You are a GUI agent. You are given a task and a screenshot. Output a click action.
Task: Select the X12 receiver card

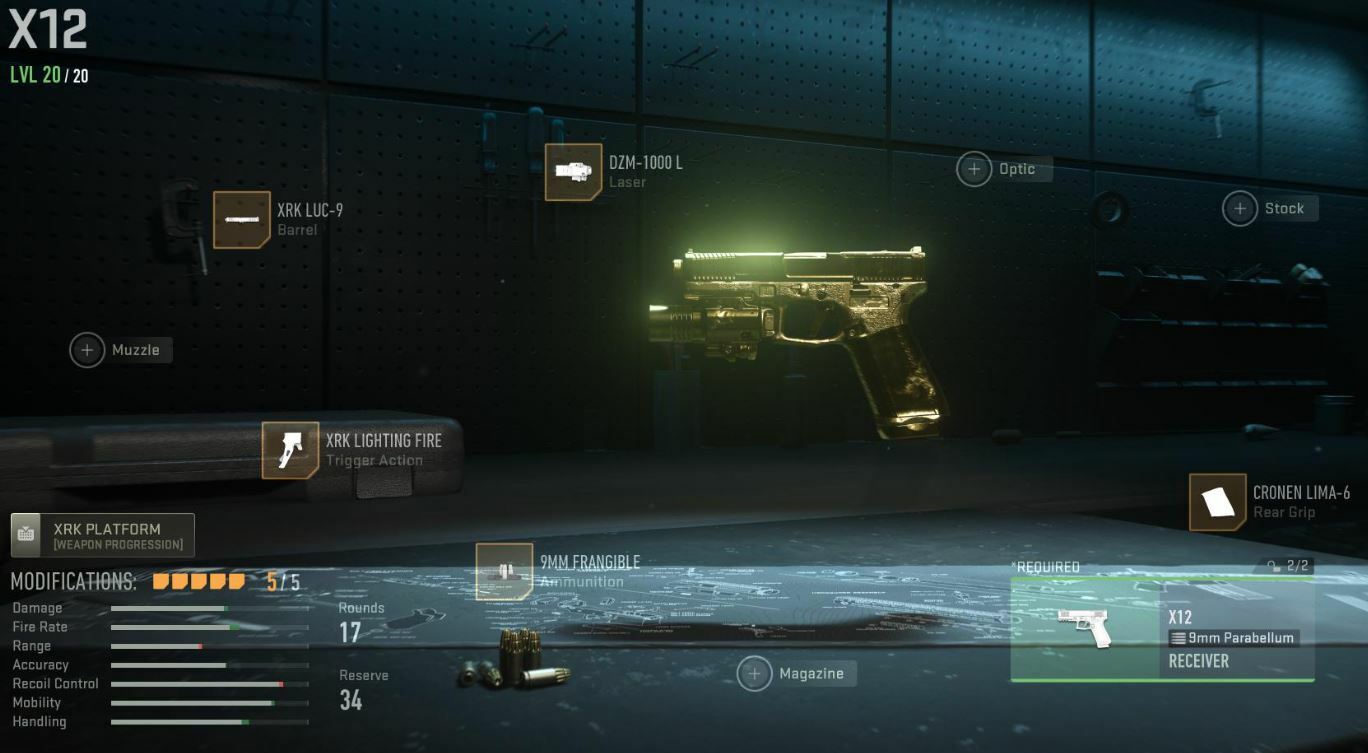[x=1162, y=630]
